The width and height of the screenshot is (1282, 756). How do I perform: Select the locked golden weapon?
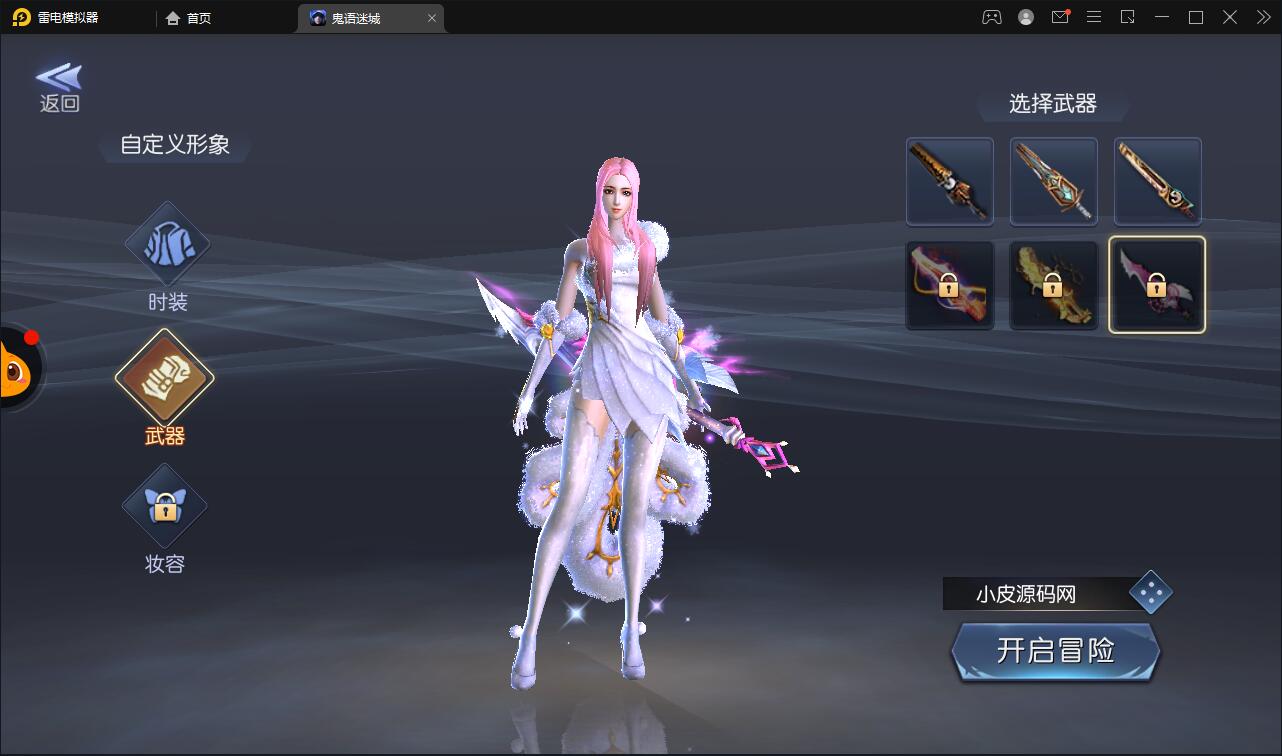click(x=1053, y=285)
